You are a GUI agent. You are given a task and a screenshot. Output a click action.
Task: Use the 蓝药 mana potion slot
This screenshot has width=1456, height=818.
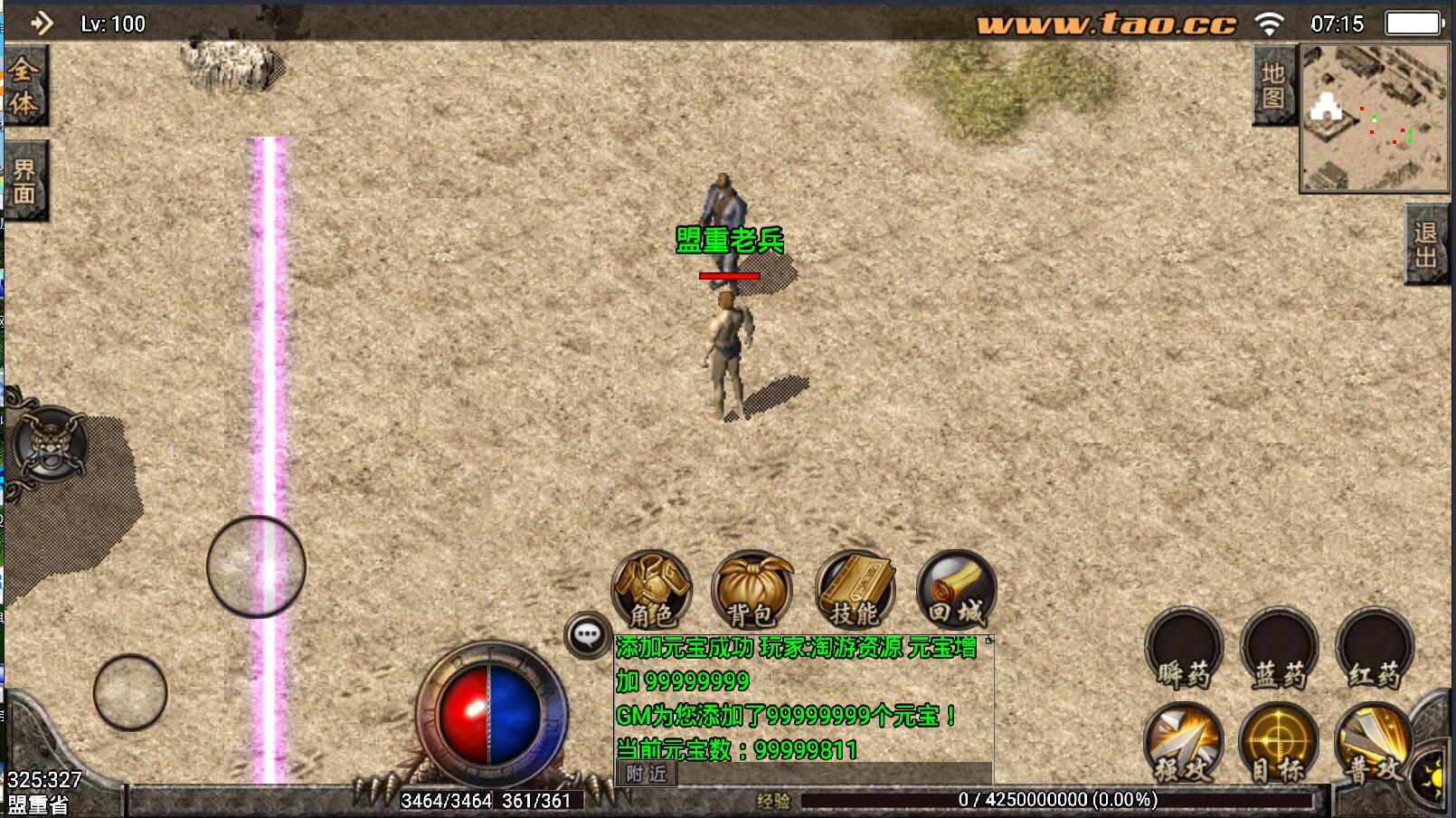tap(1279, 648)
